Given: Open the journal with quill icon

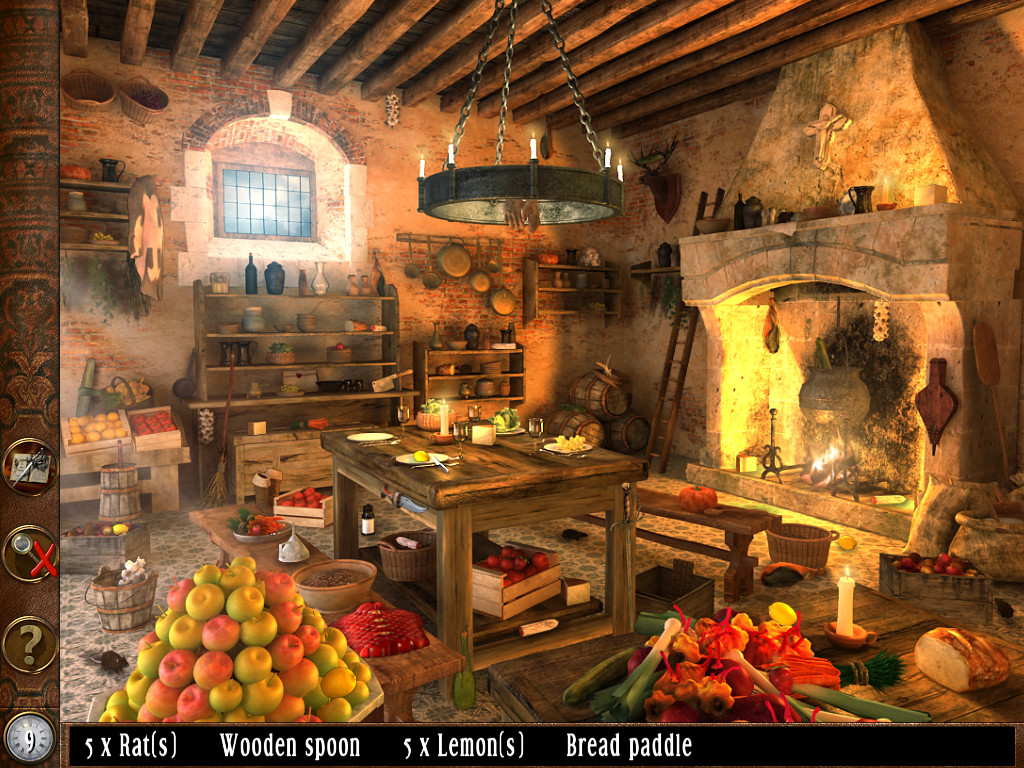Looking at the screenshot, I should point(29,467).
